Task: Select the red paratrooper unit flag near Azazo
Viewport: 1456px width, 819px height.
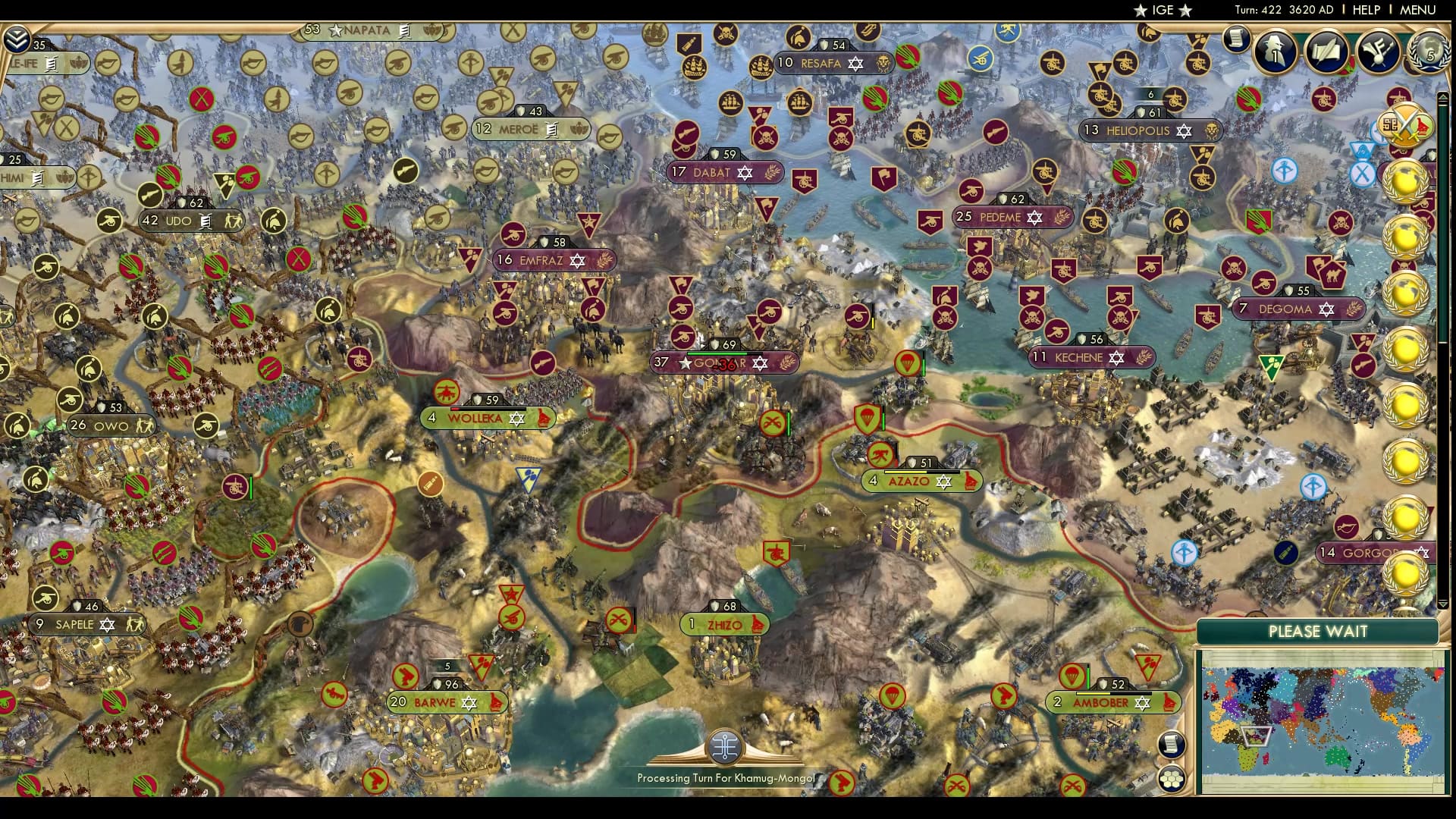Action: pyautogui.click(x=868, y=419)
